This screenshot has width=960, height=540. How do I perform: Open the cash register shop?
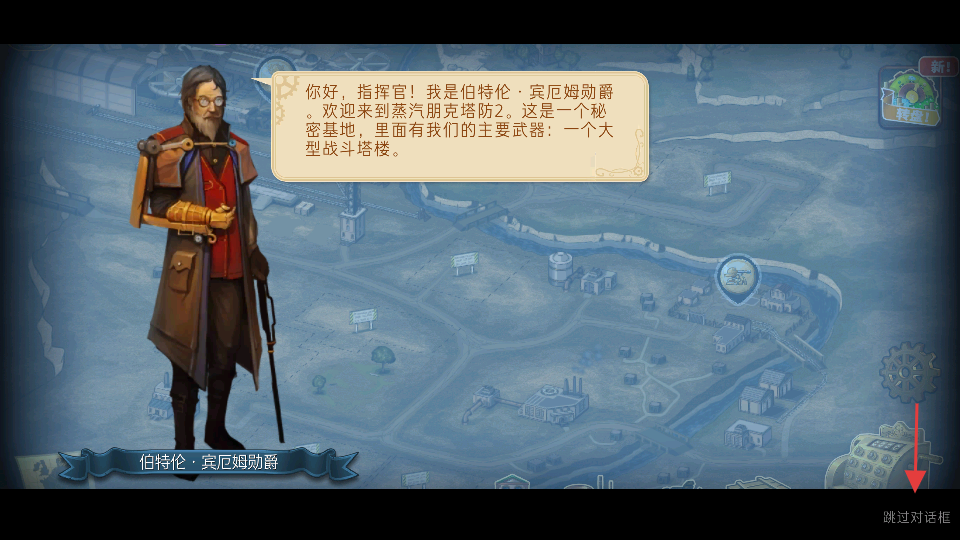(x=890, y=456)
